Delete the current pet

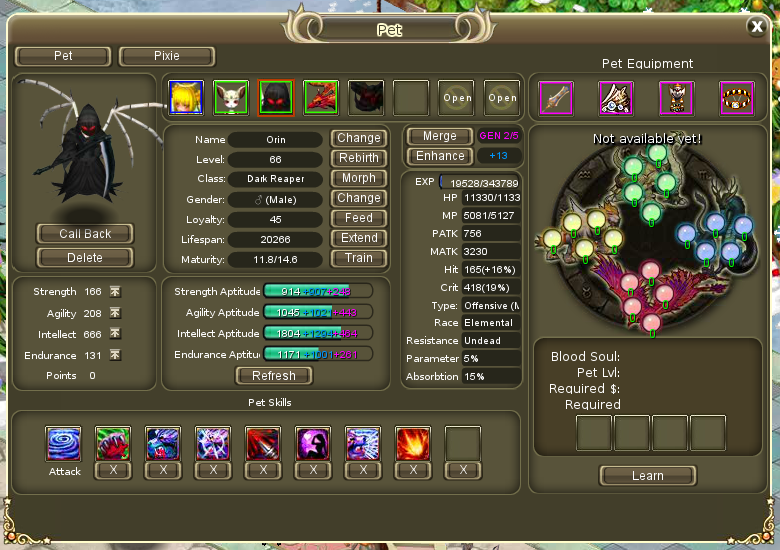85,257
